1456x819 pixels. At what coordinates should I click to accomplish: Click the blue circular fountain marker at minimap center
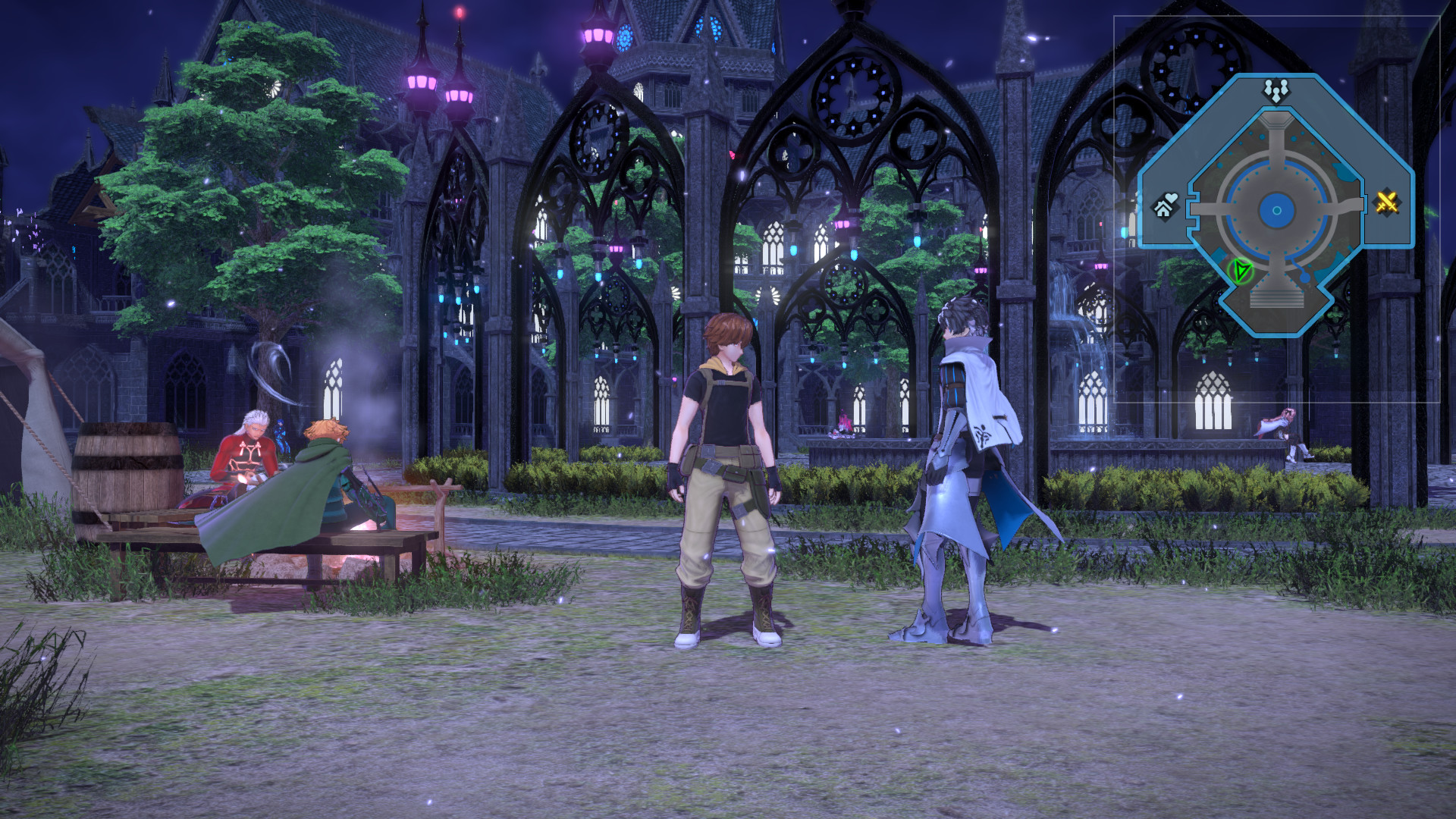[x=1276, y=211]
